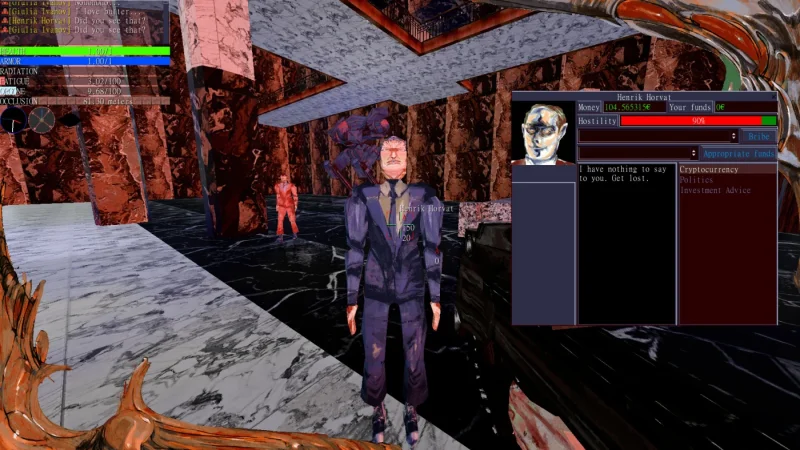800x450 pixels.
Task: Choose the Cryptocurrency conversation topic
Action: [713, 170]
